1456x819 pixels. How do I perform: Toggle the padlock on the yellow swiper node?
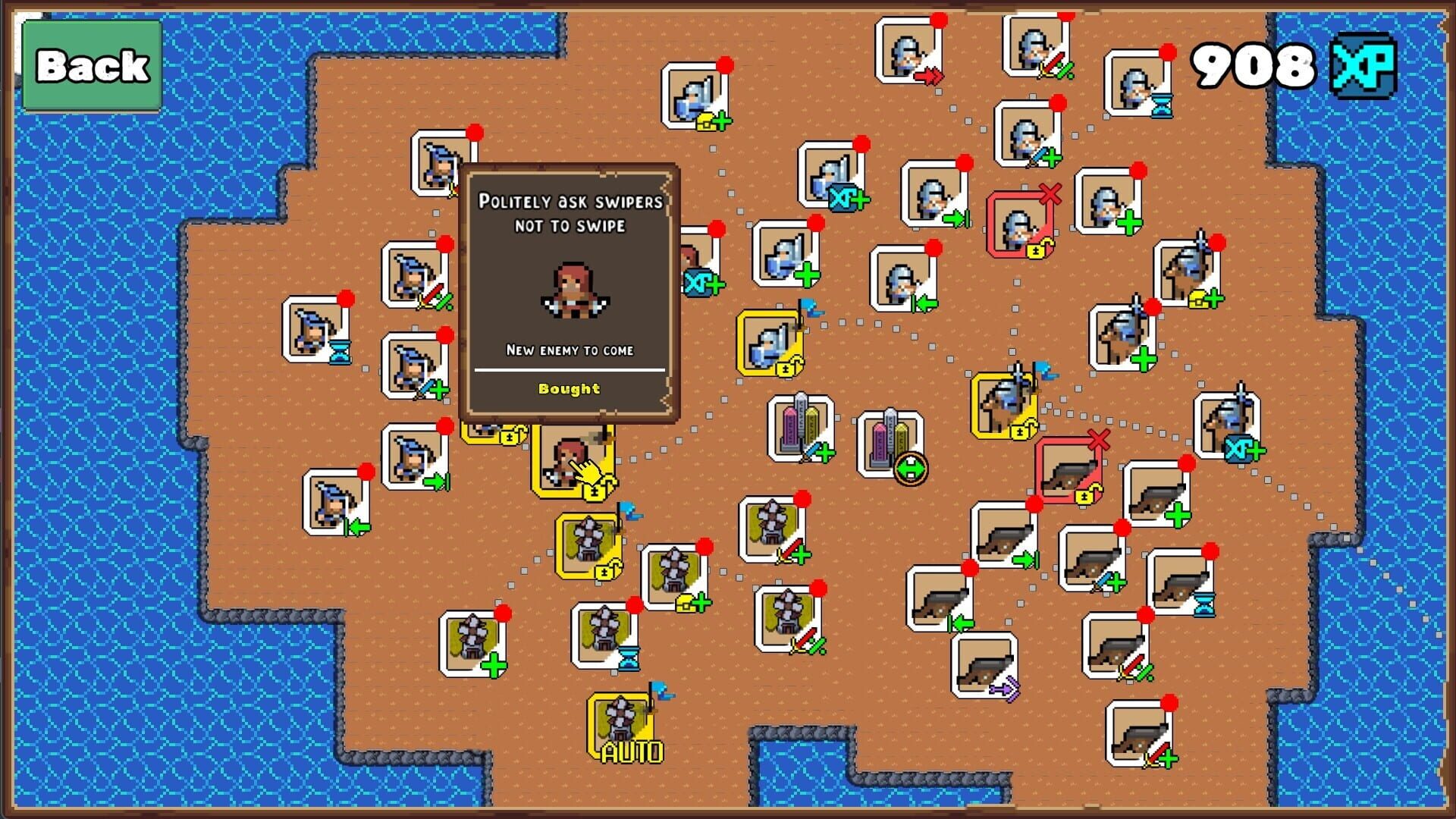594,493
